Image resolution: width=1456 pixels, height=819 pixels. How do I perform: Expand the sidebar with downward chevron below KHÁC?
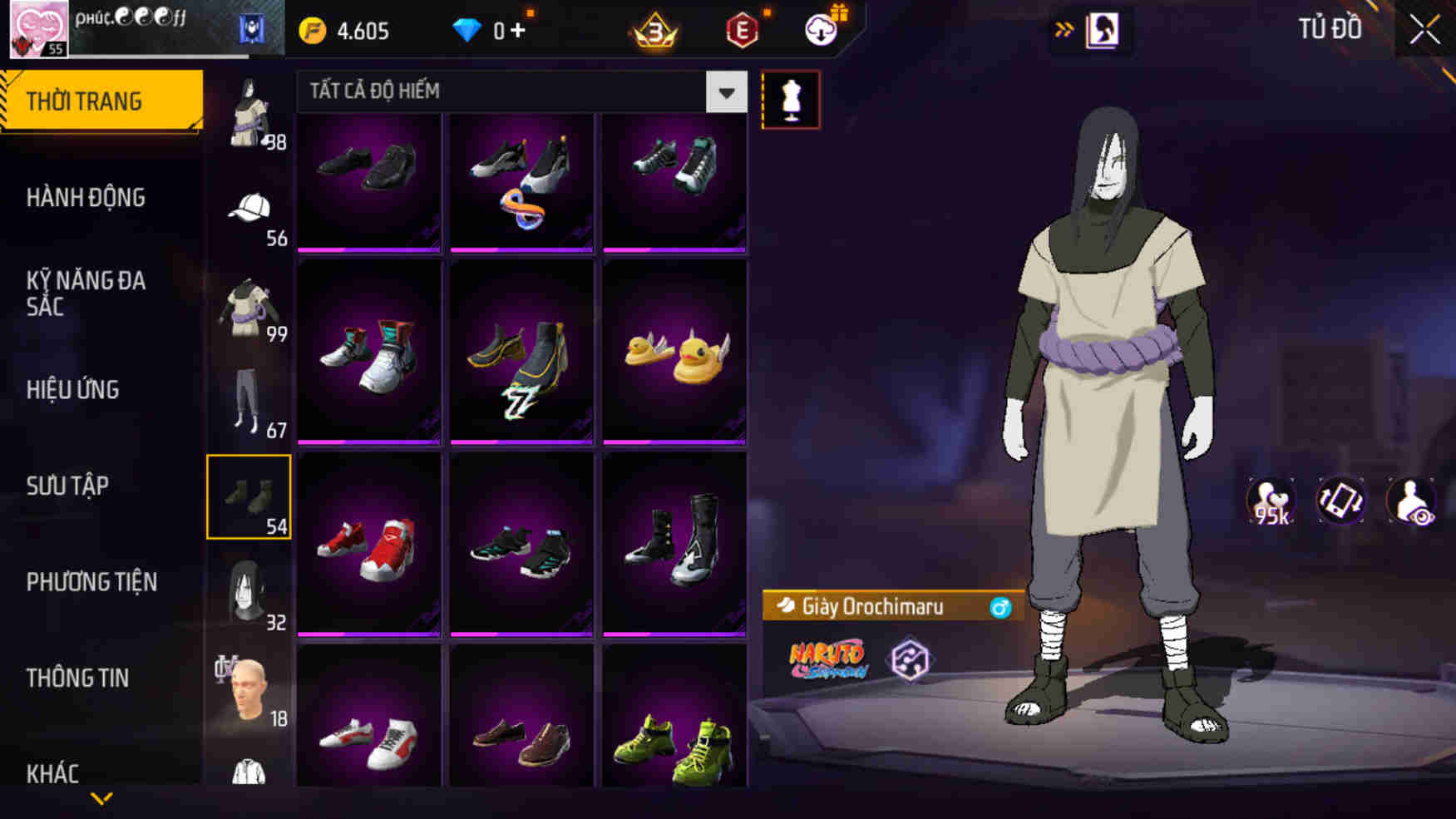pos(101,800)
